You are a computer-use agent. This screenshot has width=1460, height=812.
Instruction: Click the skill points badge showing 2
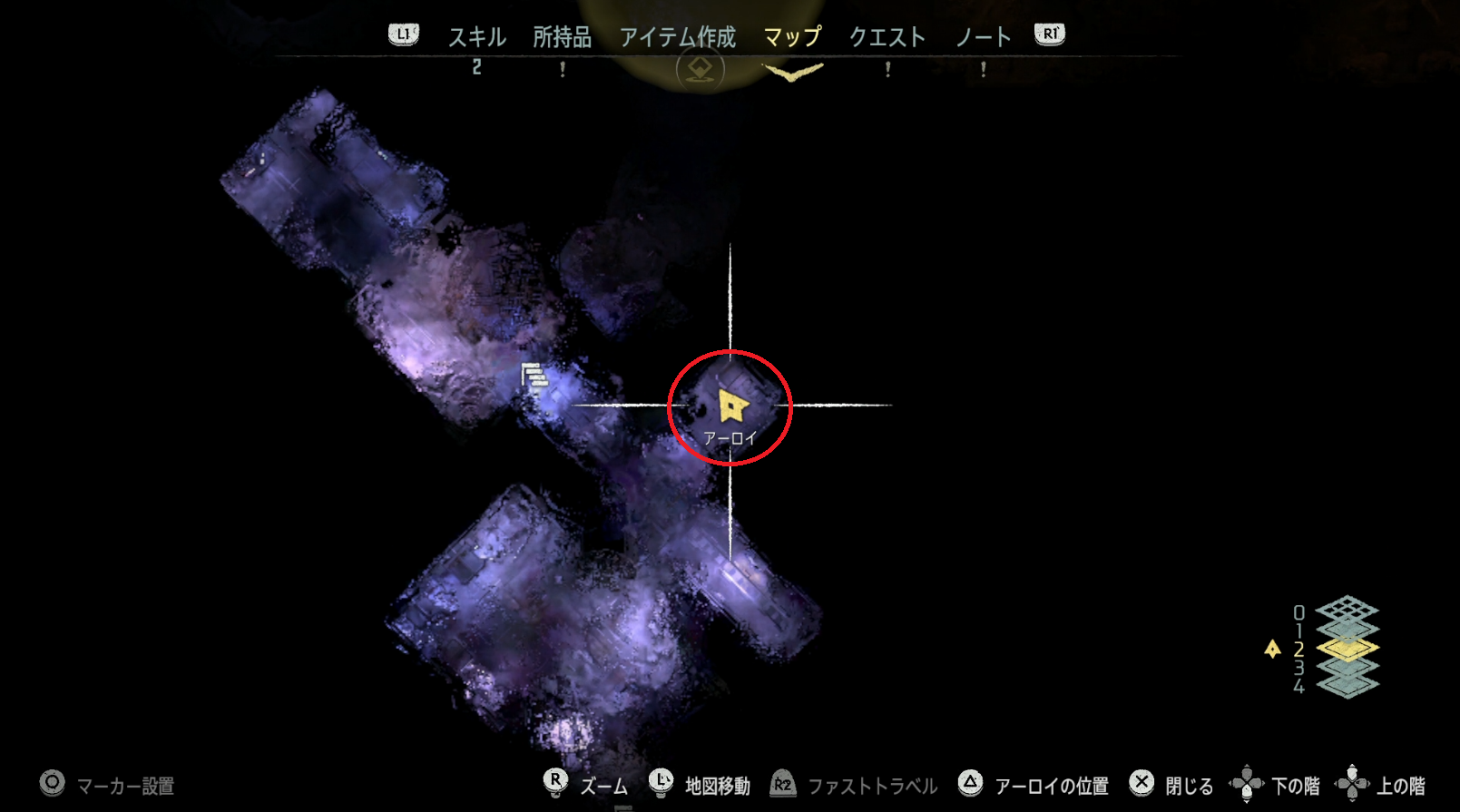point(478,68)
